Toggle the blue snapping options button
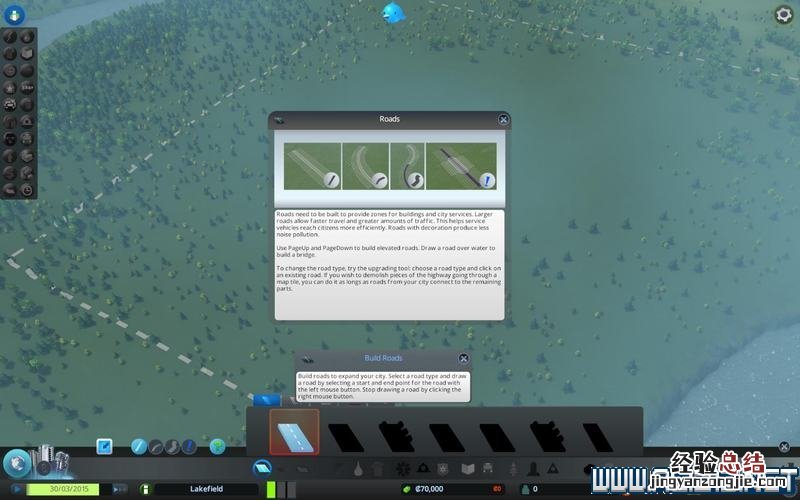The height and width of the screenshot is (500, 800). [104, 446]
